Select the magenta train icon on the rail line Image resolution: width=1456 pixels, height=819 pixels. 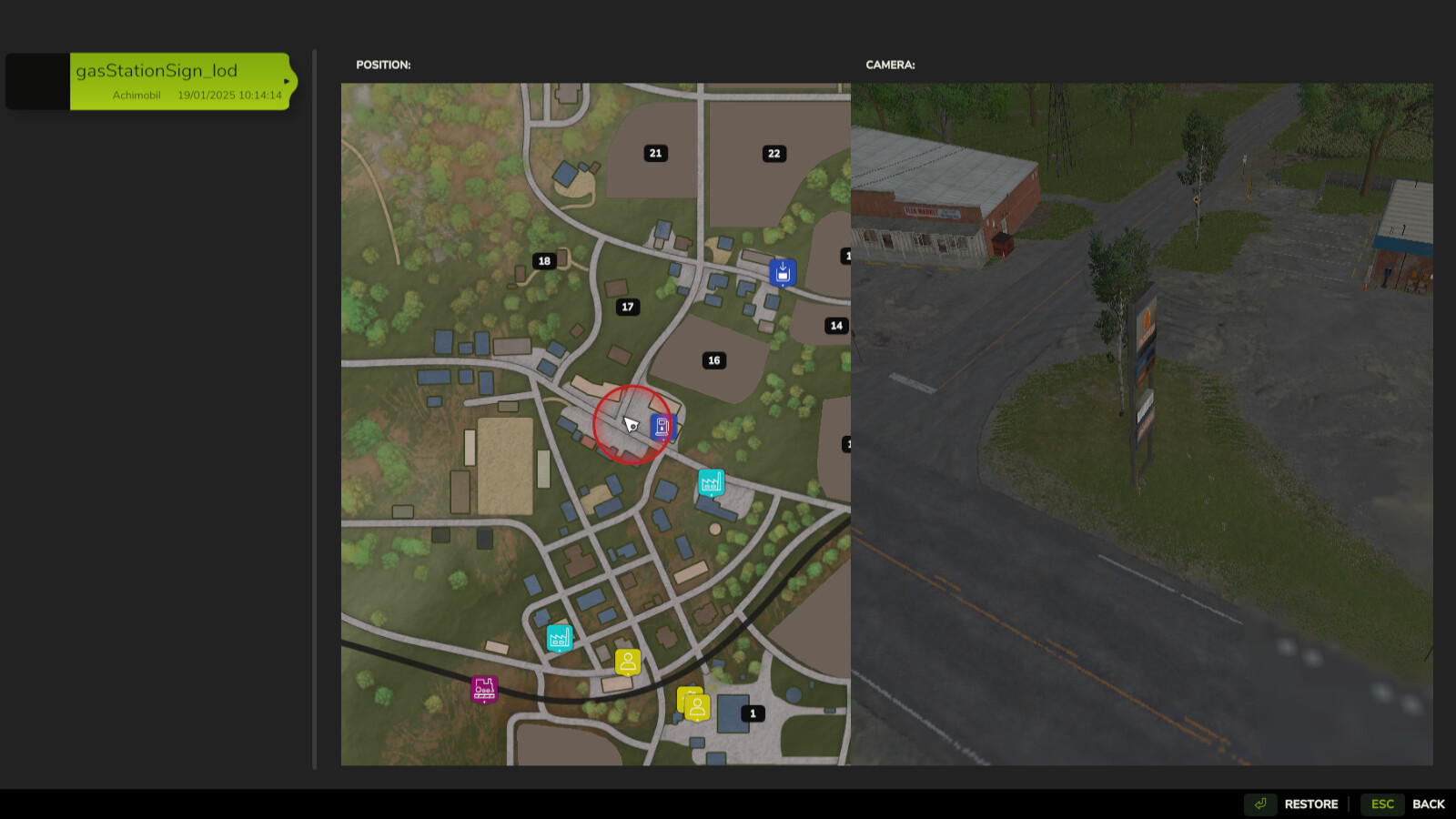(x=482, y=690)
